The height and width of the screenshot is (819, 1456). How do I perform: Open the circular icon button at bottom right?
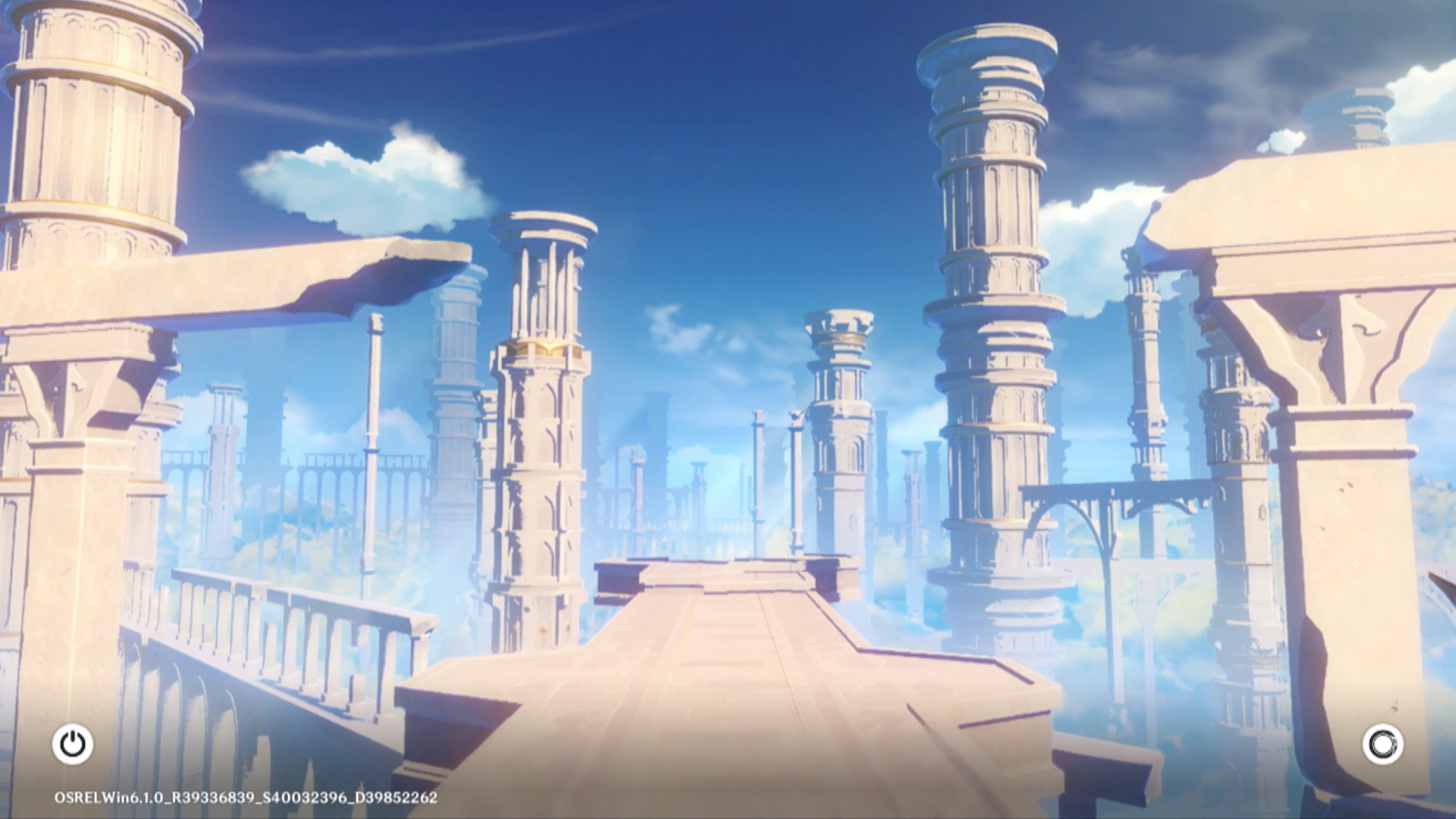pos(1382,744)
